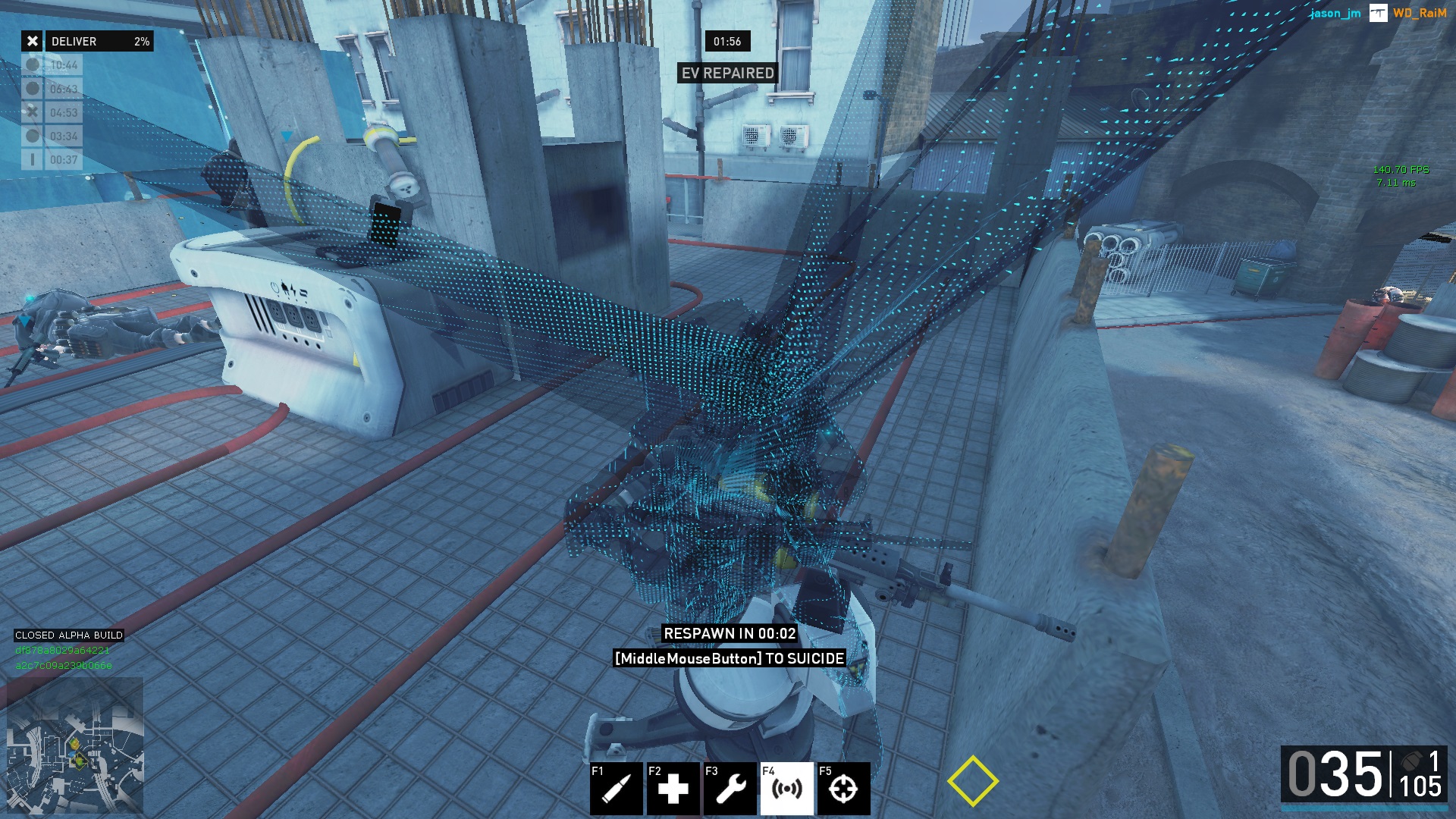Click the jason_jm name in the kill feed
The height and width of the screenshot is (819, 1456).
[1335, 13]
